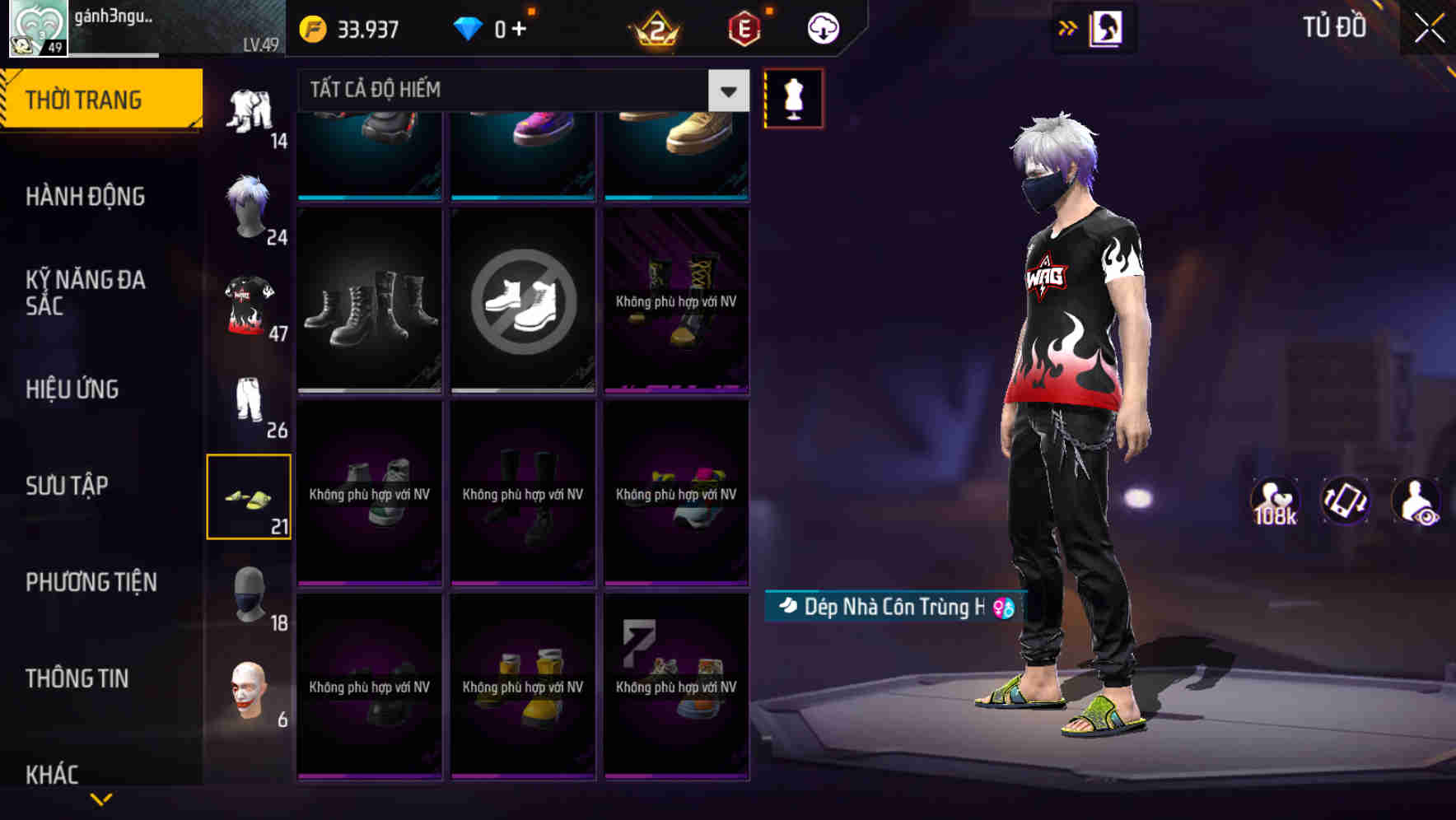Expand the KHÁC section chevron at bottom
1456x820 pixels.
[x=103, y=797]
